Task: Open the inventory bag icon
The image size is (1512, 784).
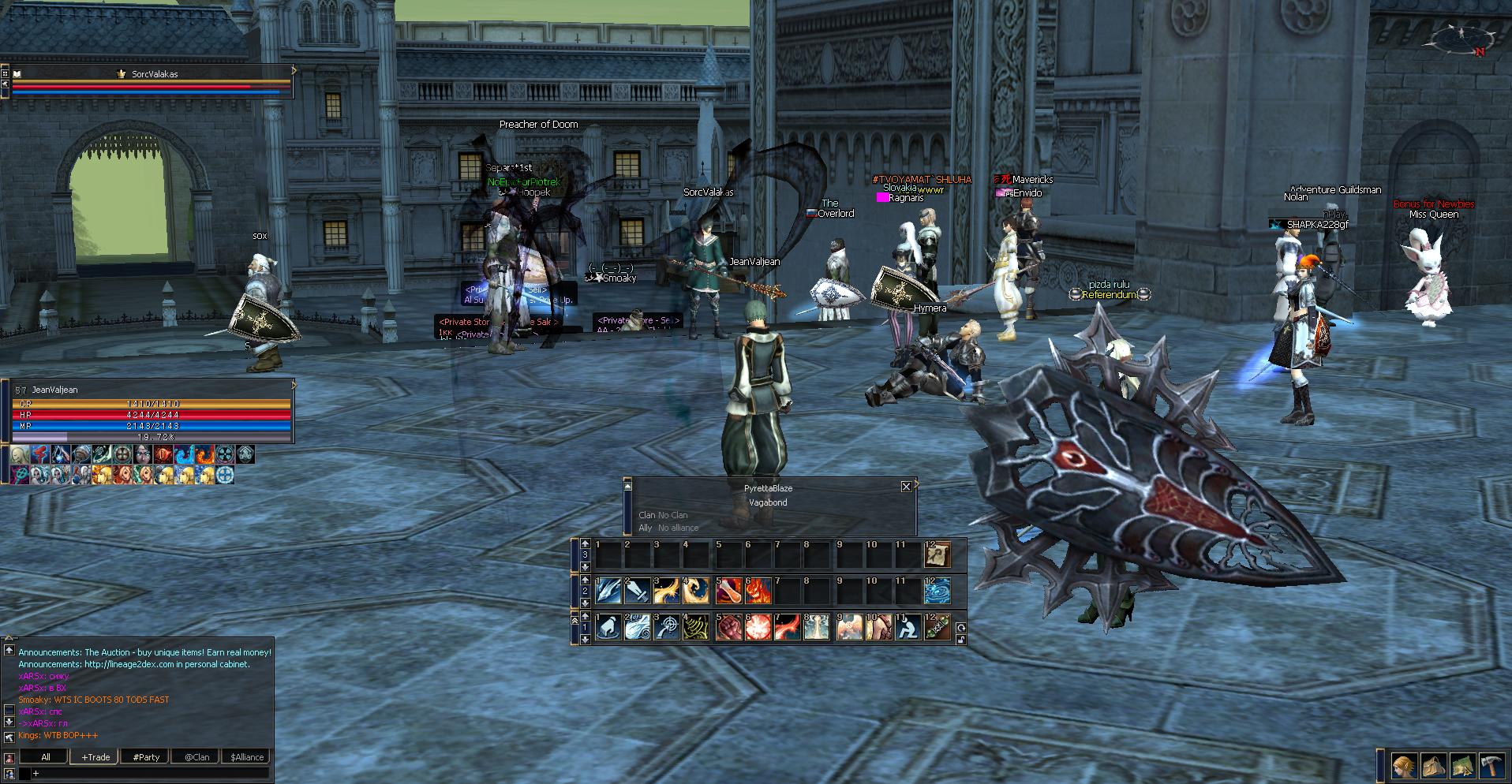Action: pos(1433,766)
